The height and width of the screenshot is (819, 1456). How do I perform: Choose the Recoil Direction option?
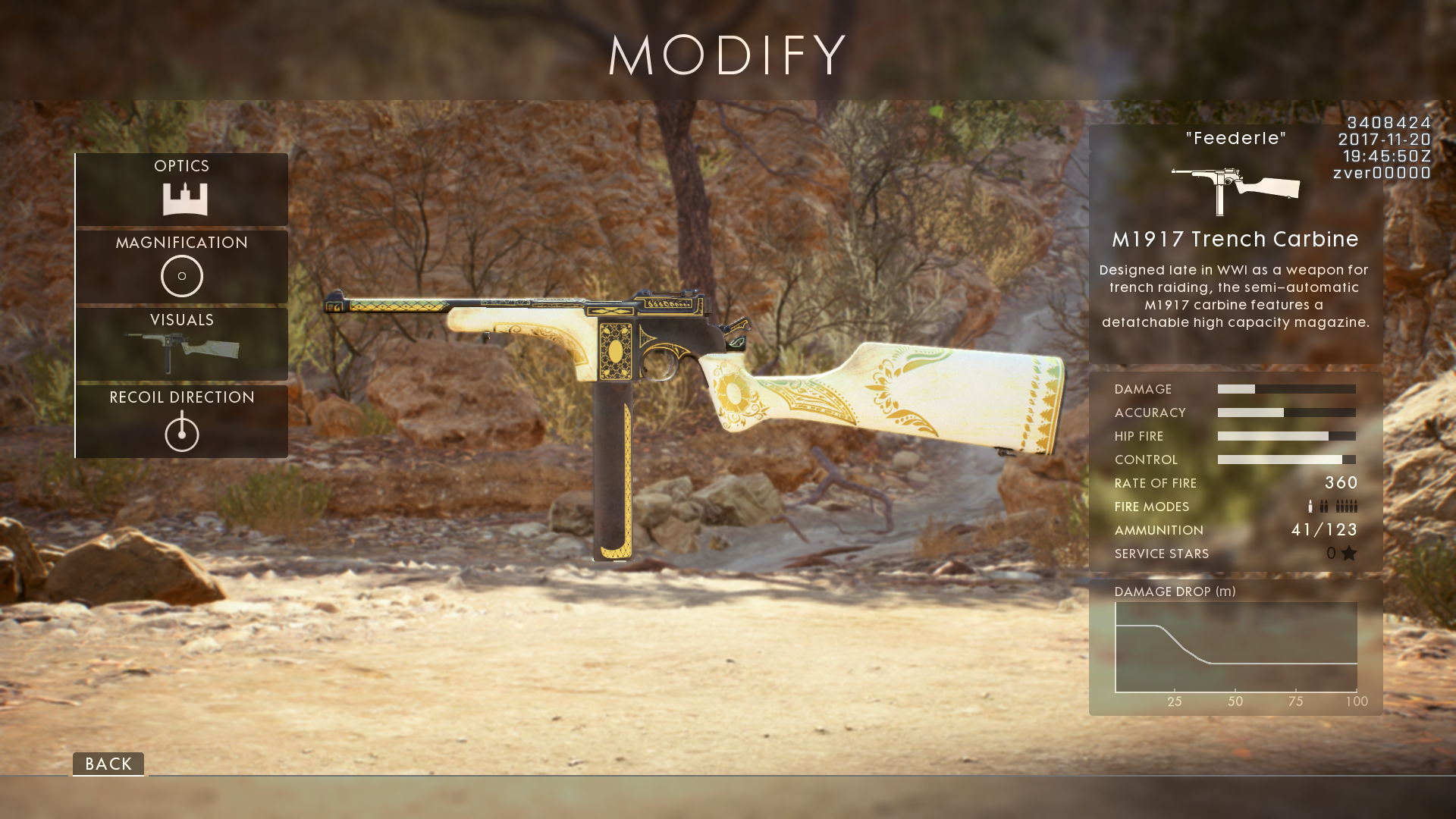(182, 421)
